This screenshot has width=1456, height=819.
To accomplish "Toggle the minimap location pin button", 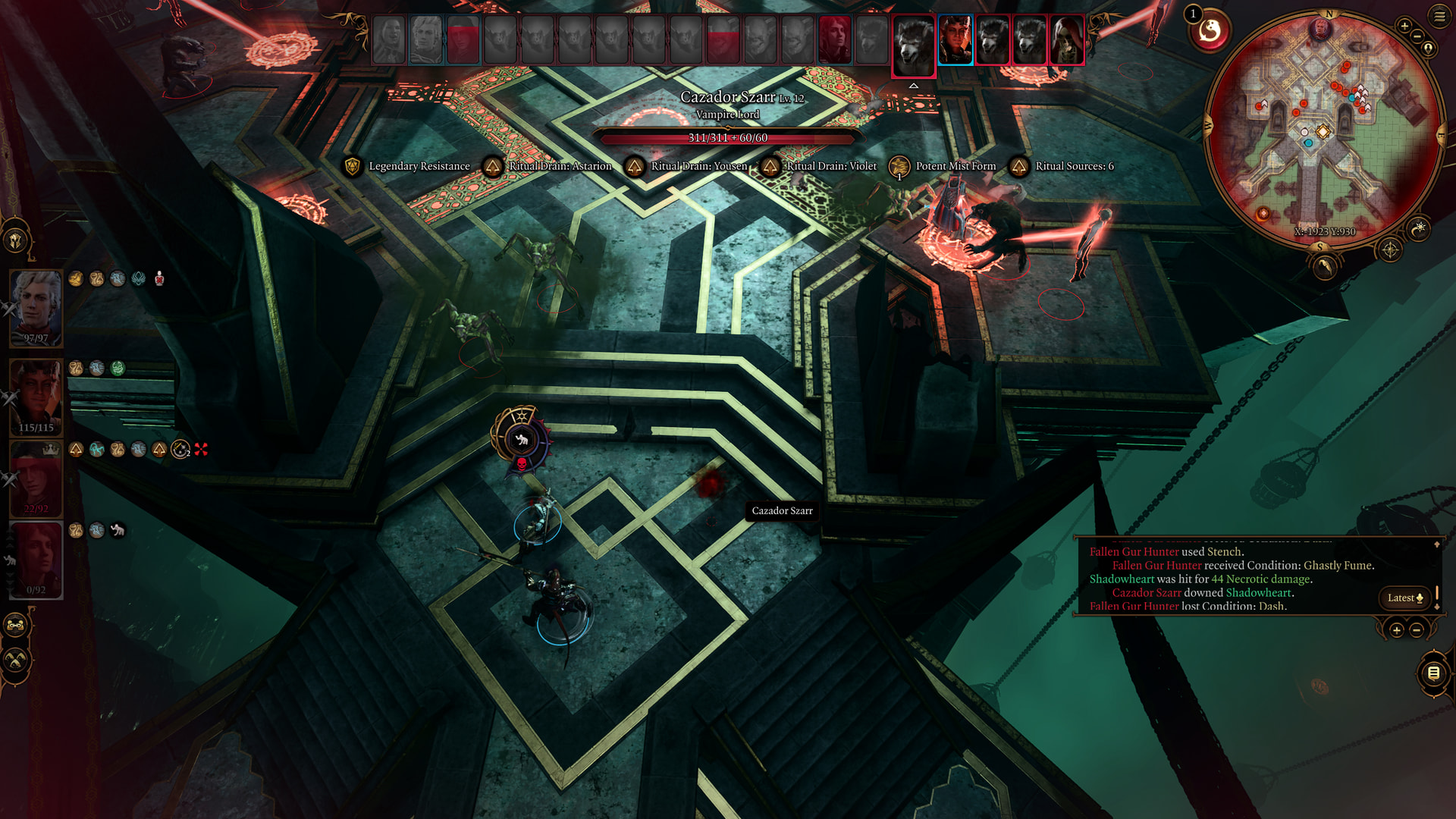I will click(x=1429, y=49).
